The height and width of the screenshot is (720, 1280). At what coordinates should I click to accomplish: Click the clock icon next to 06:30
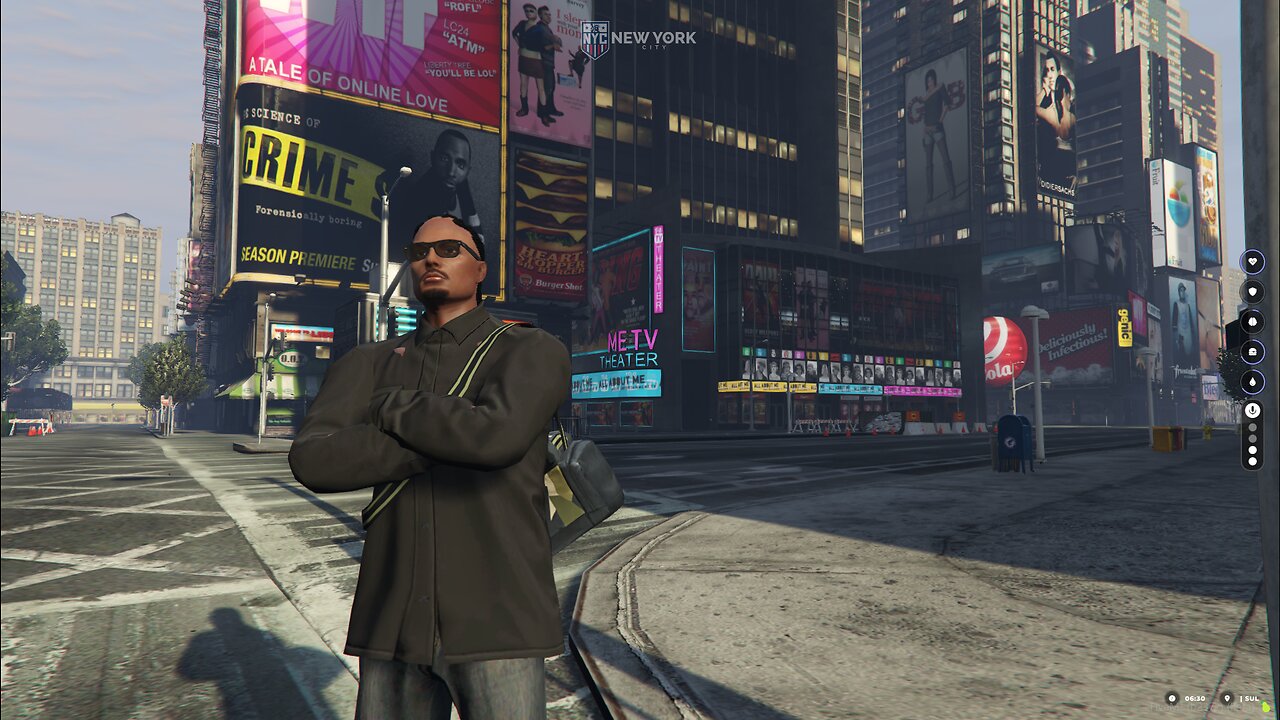click(1172, 698)
